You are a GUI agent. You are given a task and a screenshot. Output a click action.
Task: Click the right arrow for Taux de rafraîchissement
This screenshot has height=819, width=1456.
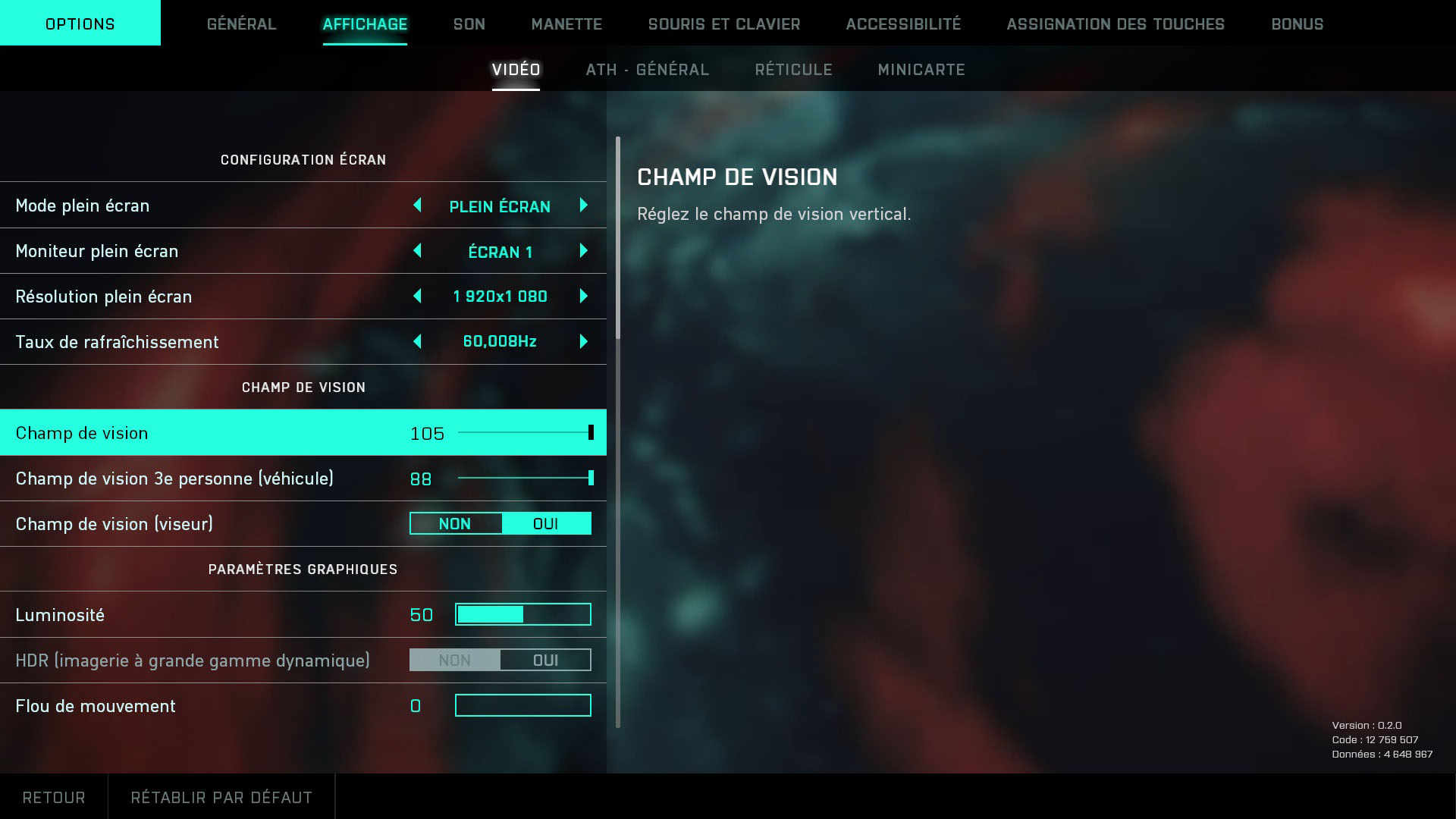pos(583,342)
